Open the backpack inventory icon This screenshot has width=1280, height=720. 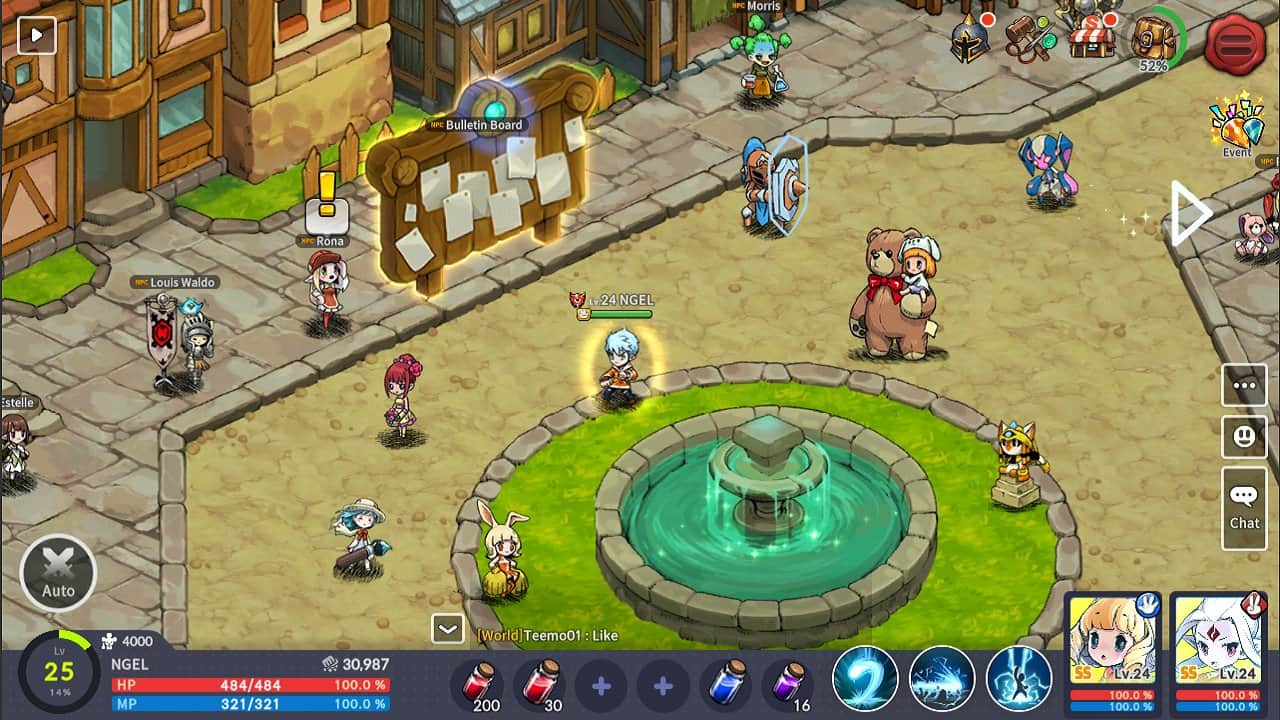1154,40
